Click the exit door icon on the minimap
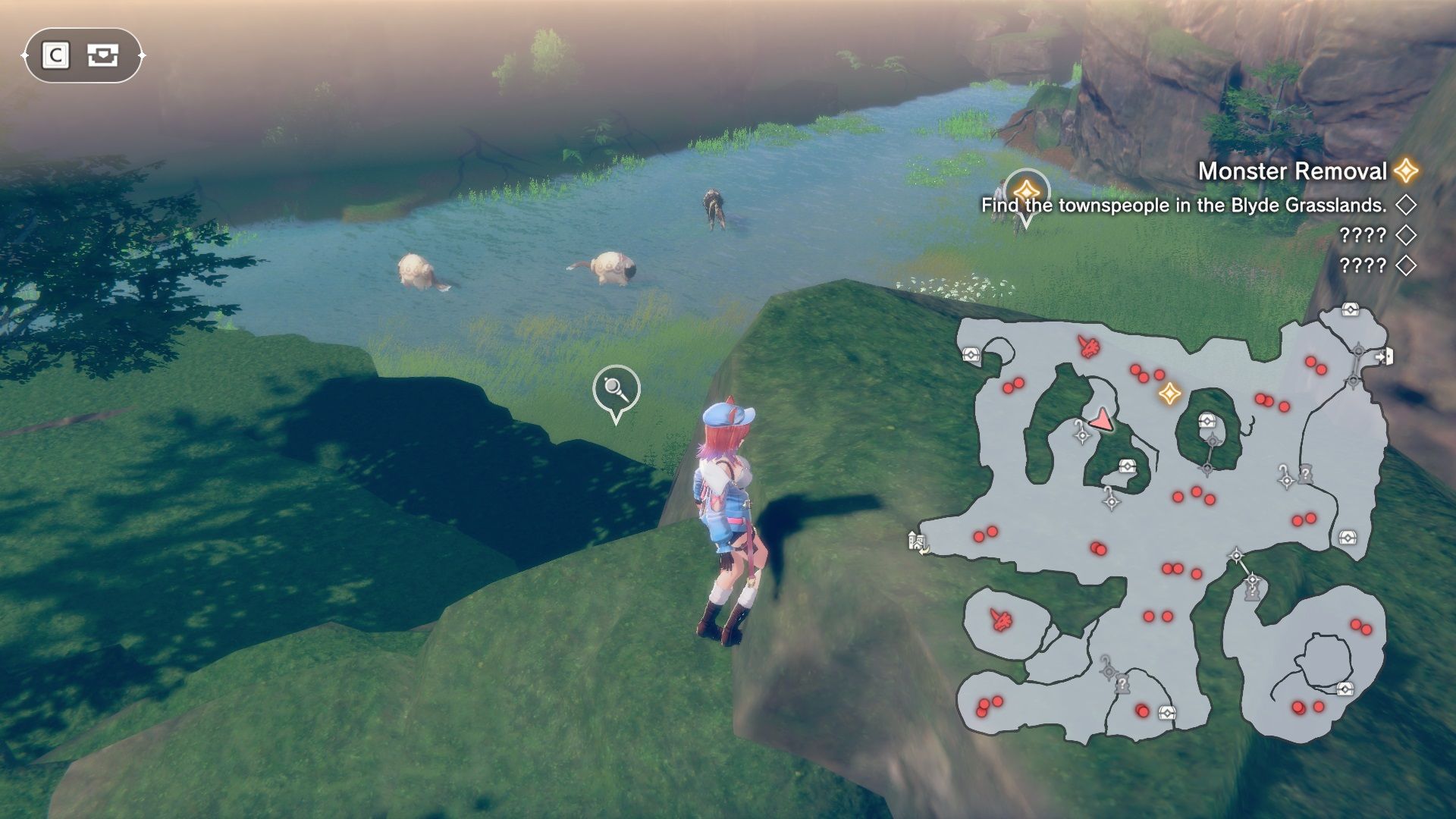Screen dimensions: 1456x819 [1384, 356]
